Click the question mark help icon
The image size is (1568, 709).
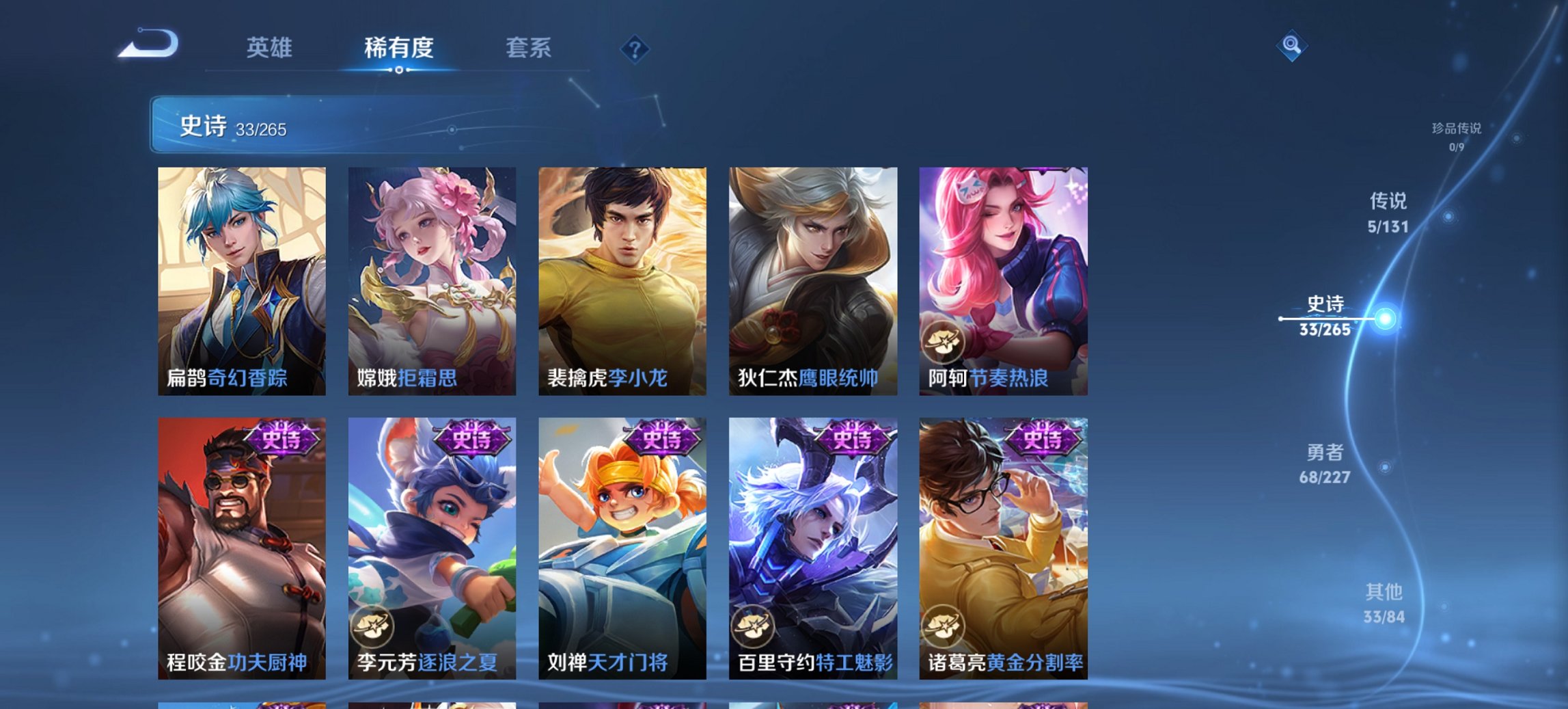pyautogui.click(x=635, y=48)
